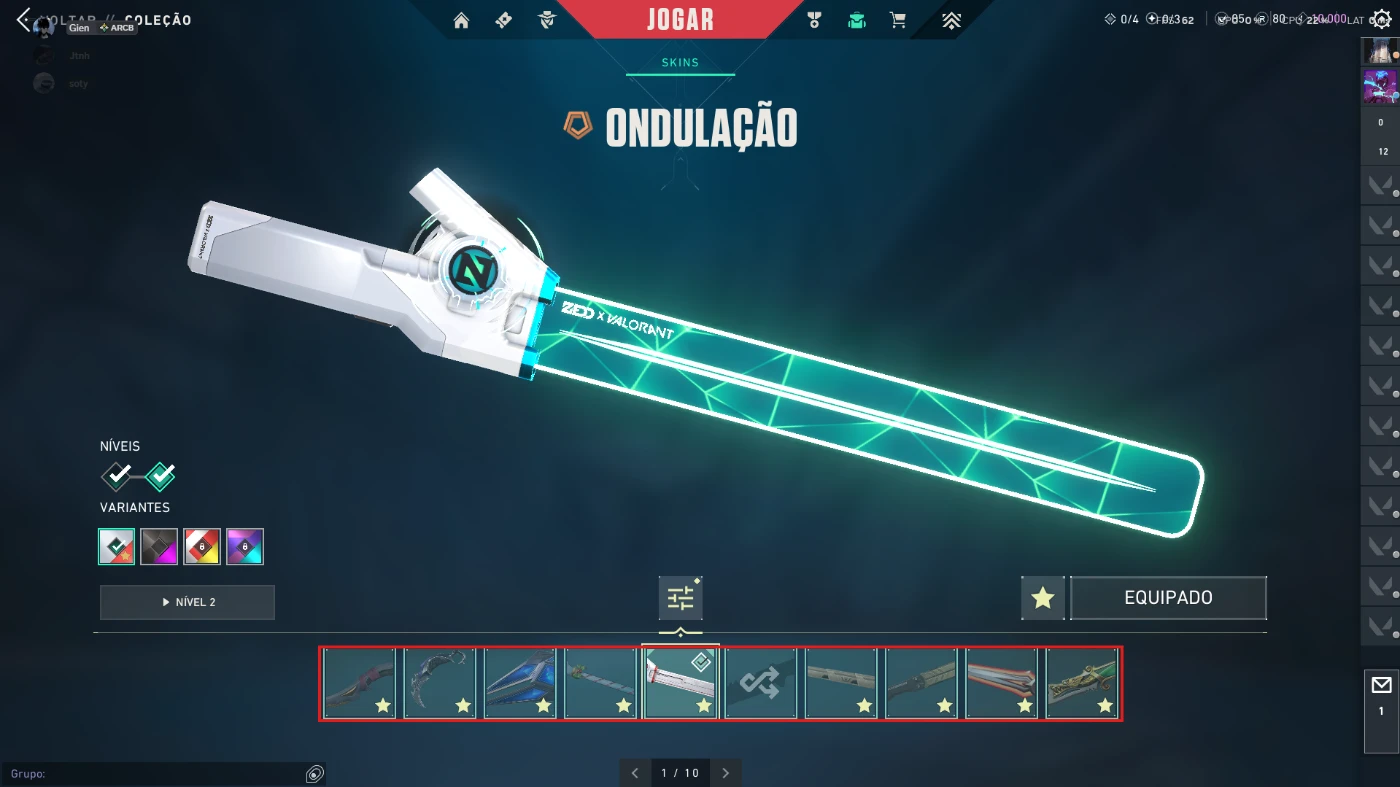Open the in-game Store cart icon
The image size is (1400, 787).
[x=897, y=20]
